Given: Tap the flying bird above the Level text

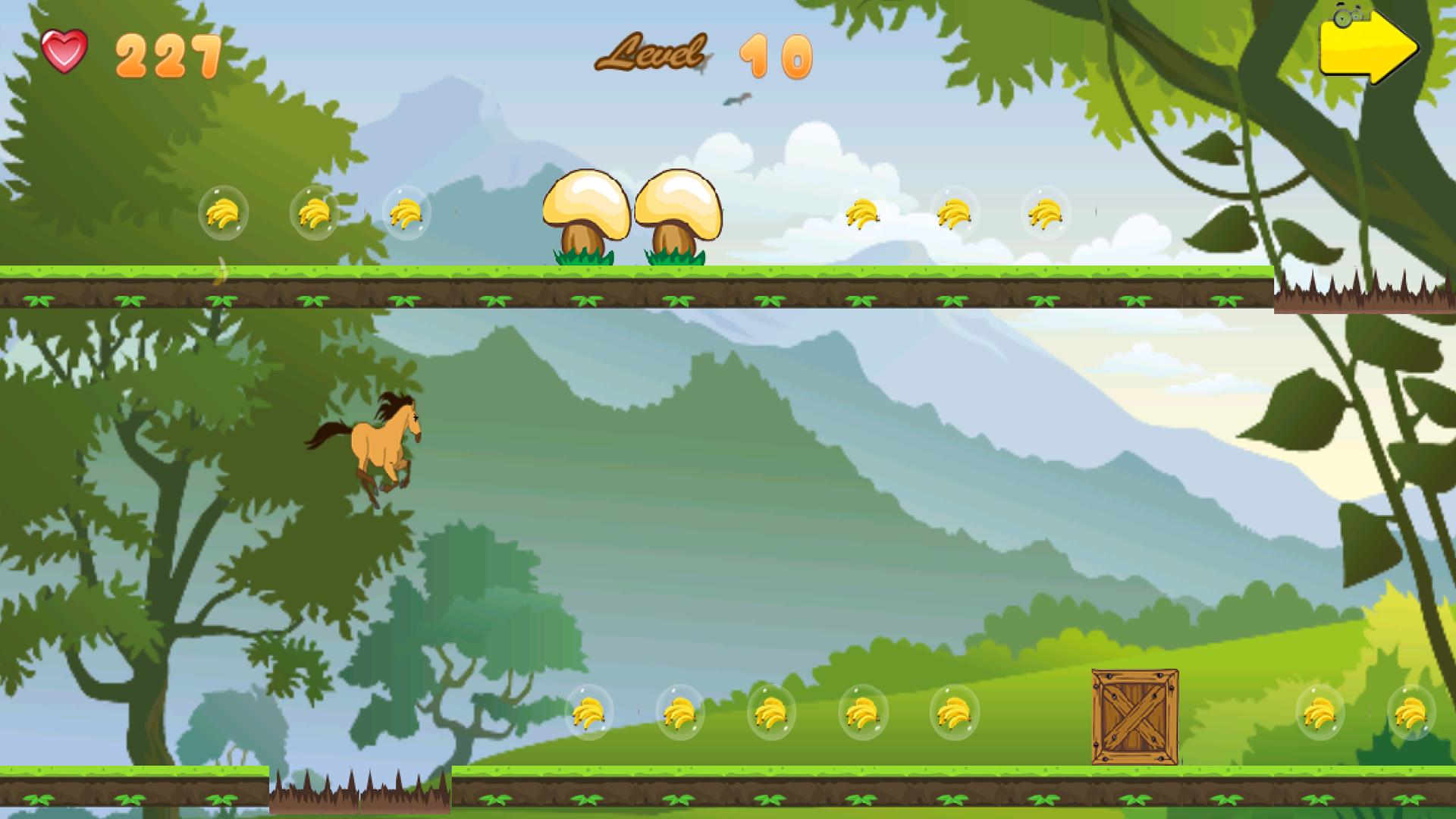Looking at the screenshot, I should (x=737, y=99).
